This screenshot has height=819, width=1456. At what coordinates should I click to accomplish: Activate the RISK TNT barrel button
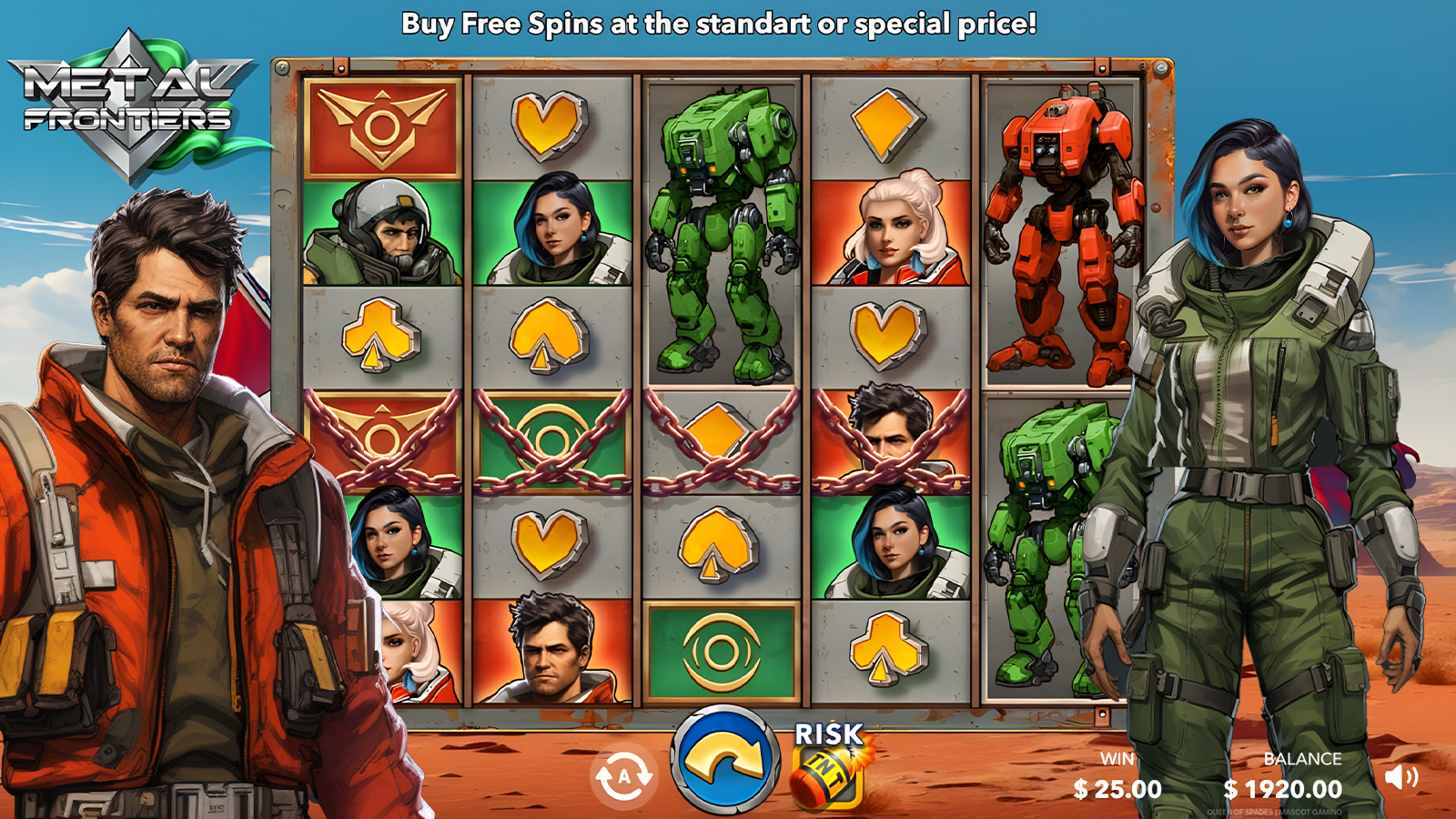click(827, 766)
